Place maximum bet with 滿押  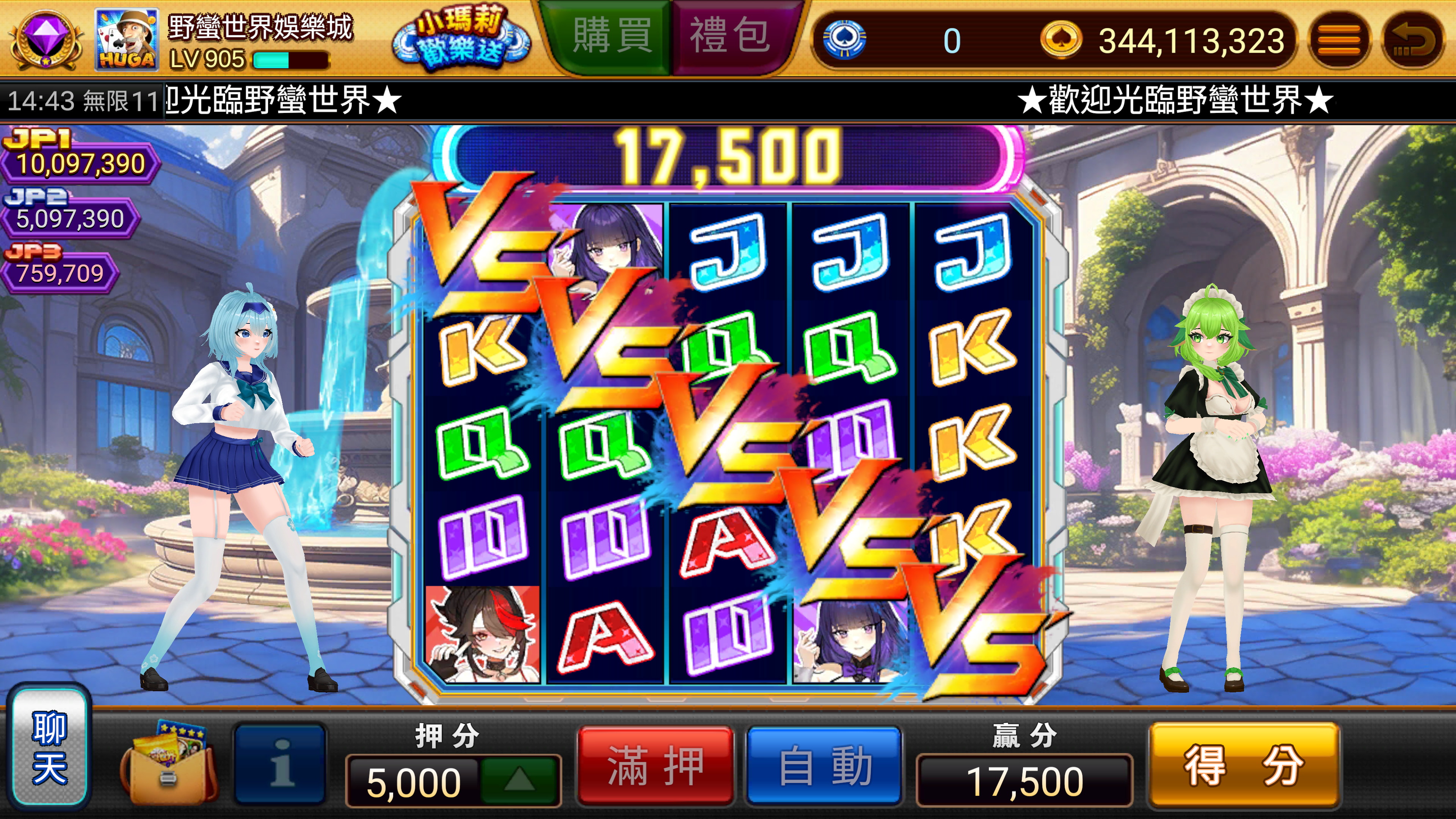point(656,766)
